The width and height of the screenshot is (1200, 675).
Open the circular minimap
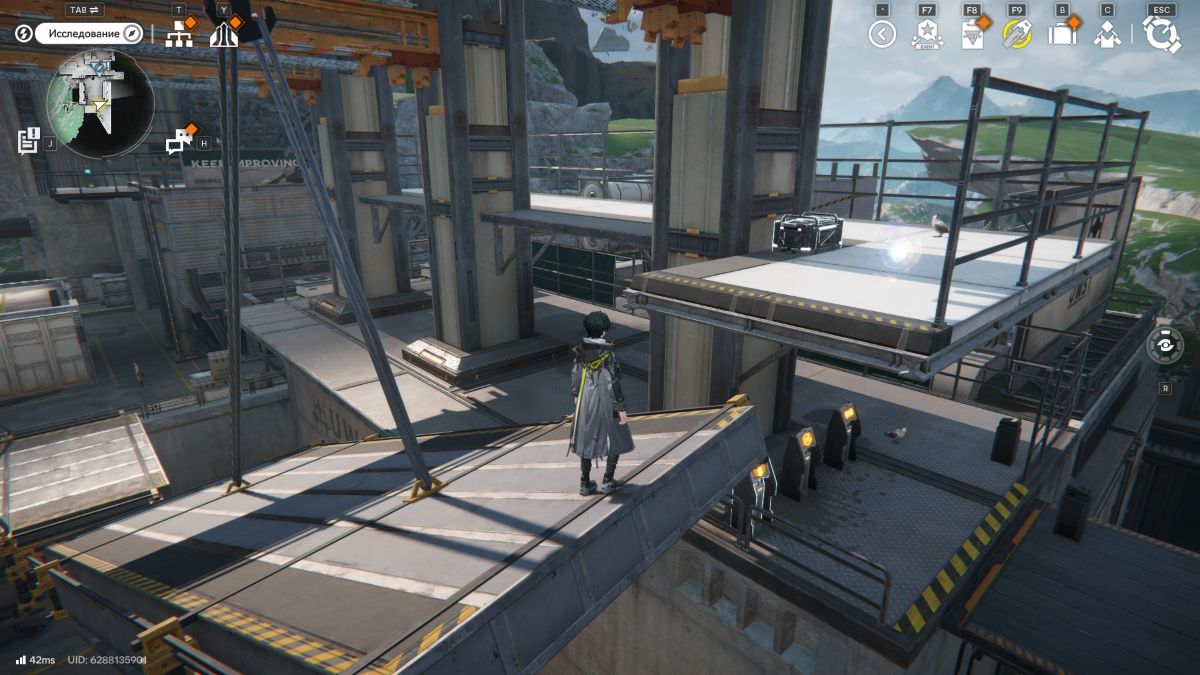pyautogui.click(x=100, y=104)
